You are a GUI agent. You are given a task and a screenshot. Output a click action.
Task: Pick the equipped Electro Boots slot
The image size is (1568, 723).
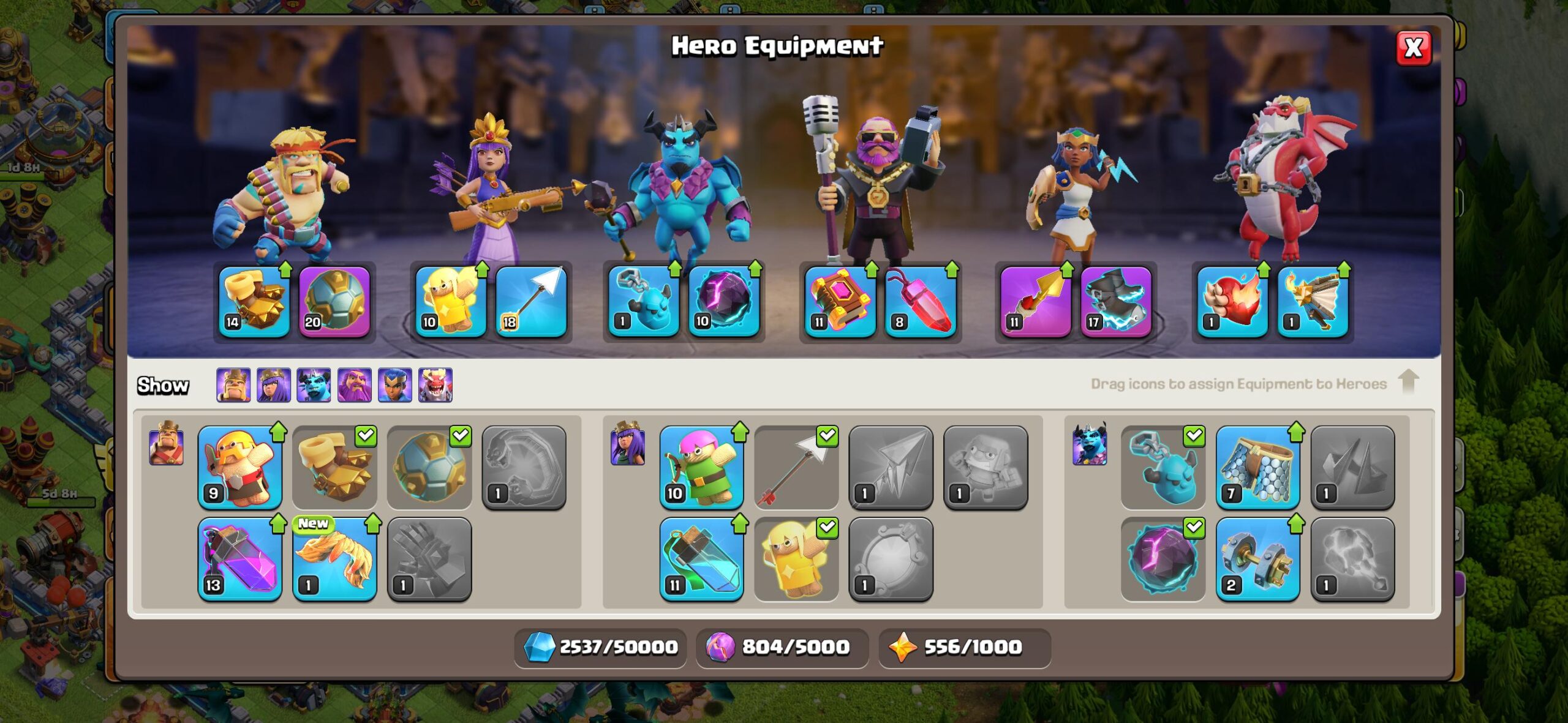(1115, 301)
